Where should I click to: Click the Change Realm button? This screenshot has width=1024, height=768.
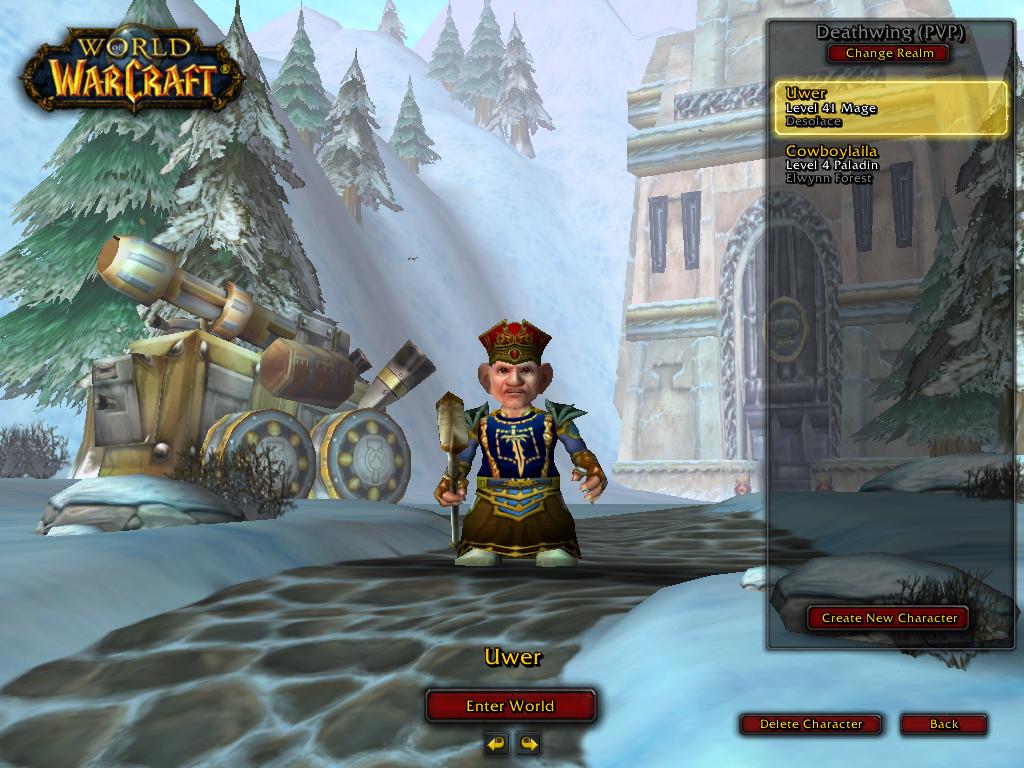(x=888, y=54)
